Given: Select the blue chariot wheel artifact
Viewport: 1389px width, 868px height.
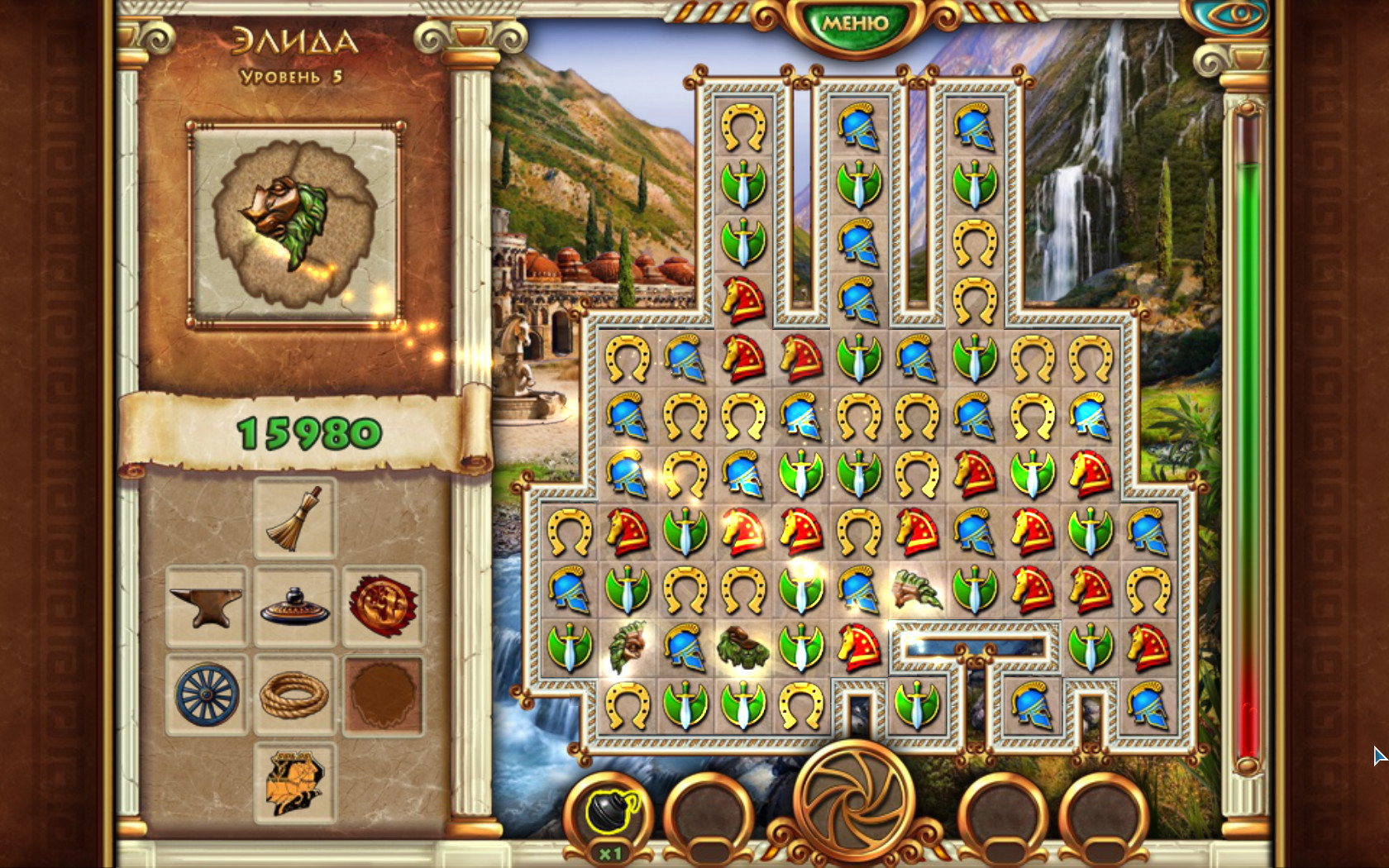Looking at the screenshot, I should click(x=206, y=694).
